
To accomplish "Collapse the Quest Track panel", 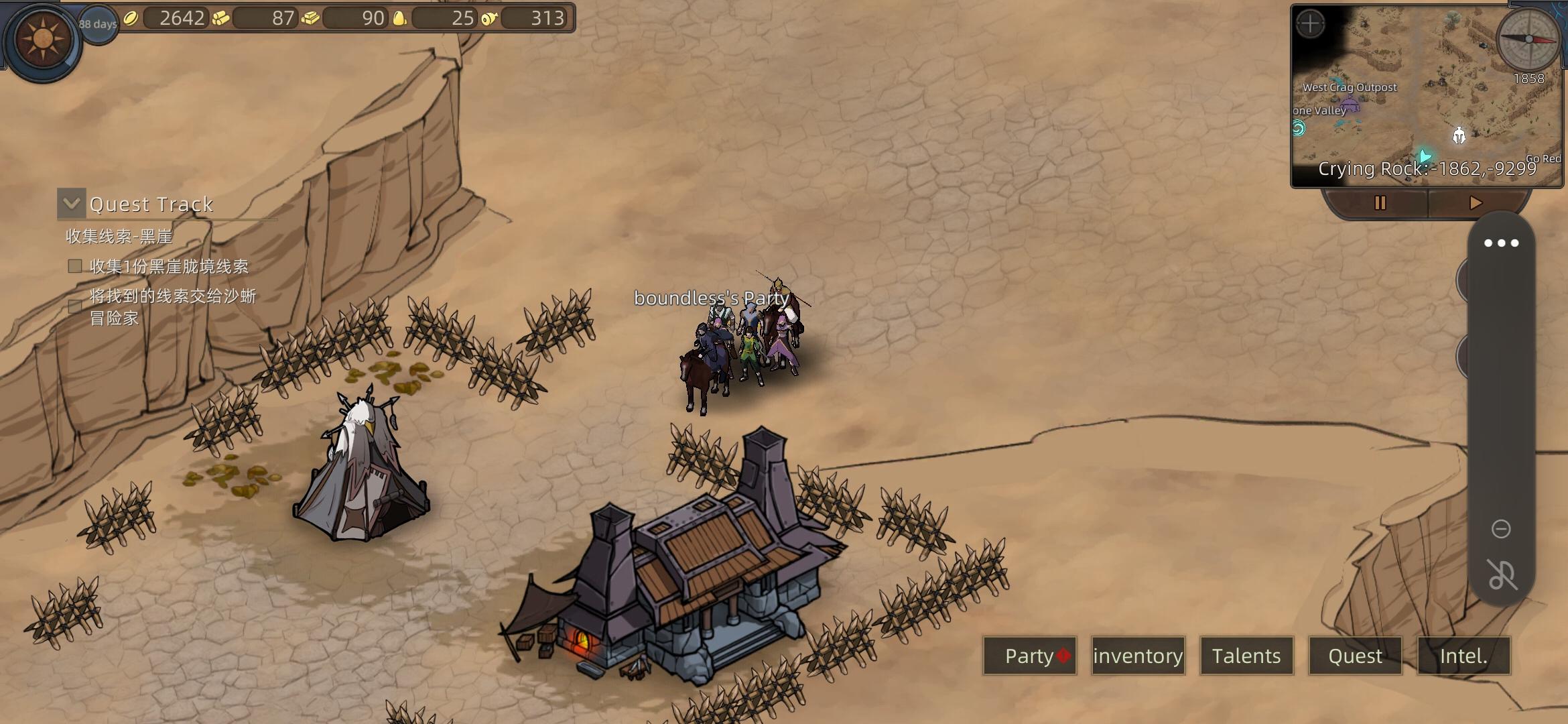I will point(72,203).
